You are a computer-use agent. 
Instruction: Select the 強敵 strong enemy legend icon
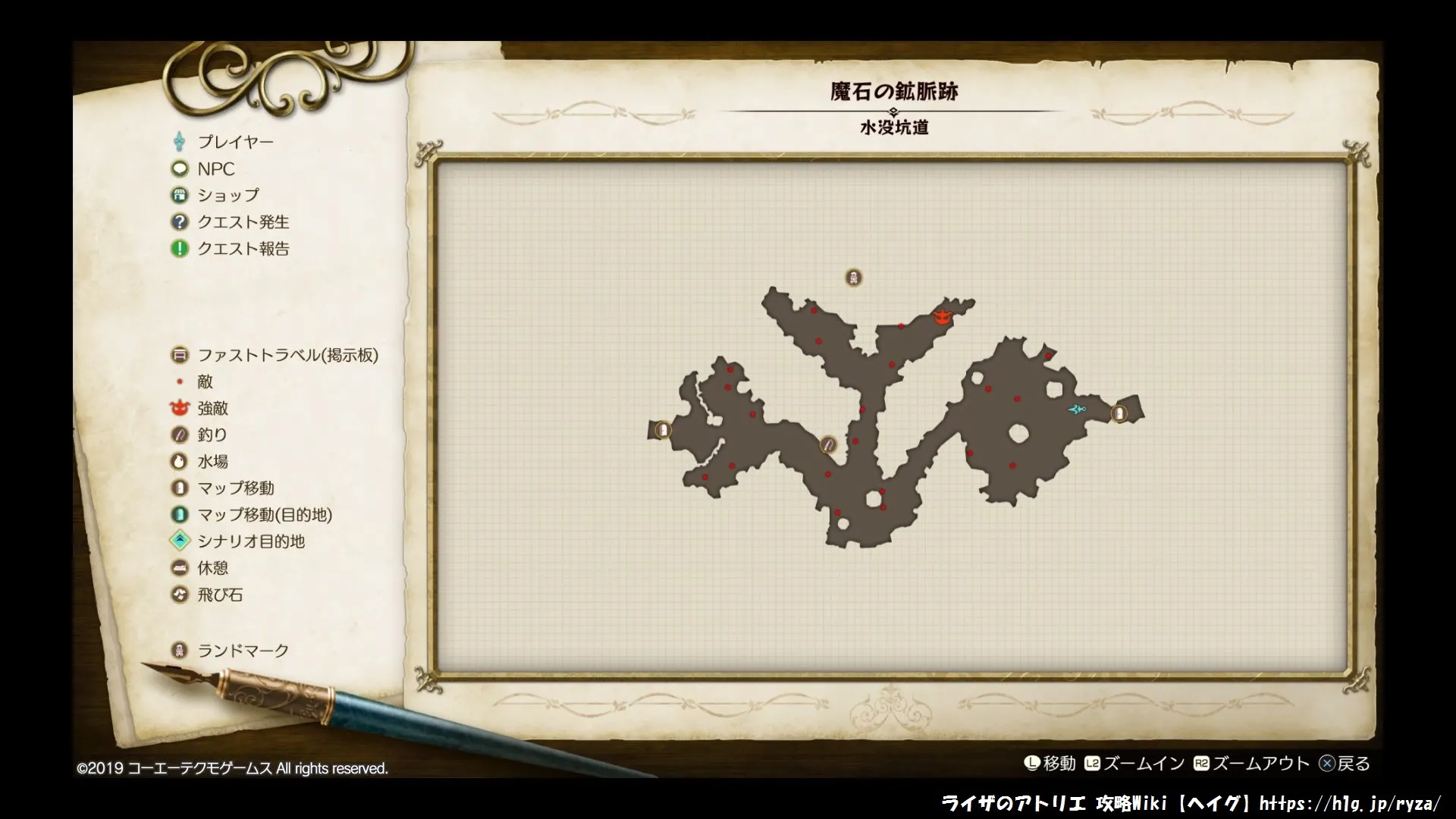pos(180,408)
